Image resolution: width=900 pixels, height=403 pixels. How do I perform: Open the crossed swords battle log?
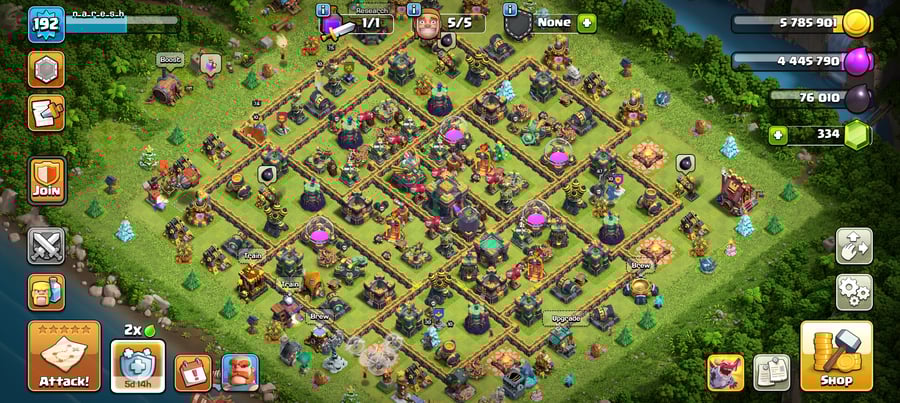click(x=46, y=245)
